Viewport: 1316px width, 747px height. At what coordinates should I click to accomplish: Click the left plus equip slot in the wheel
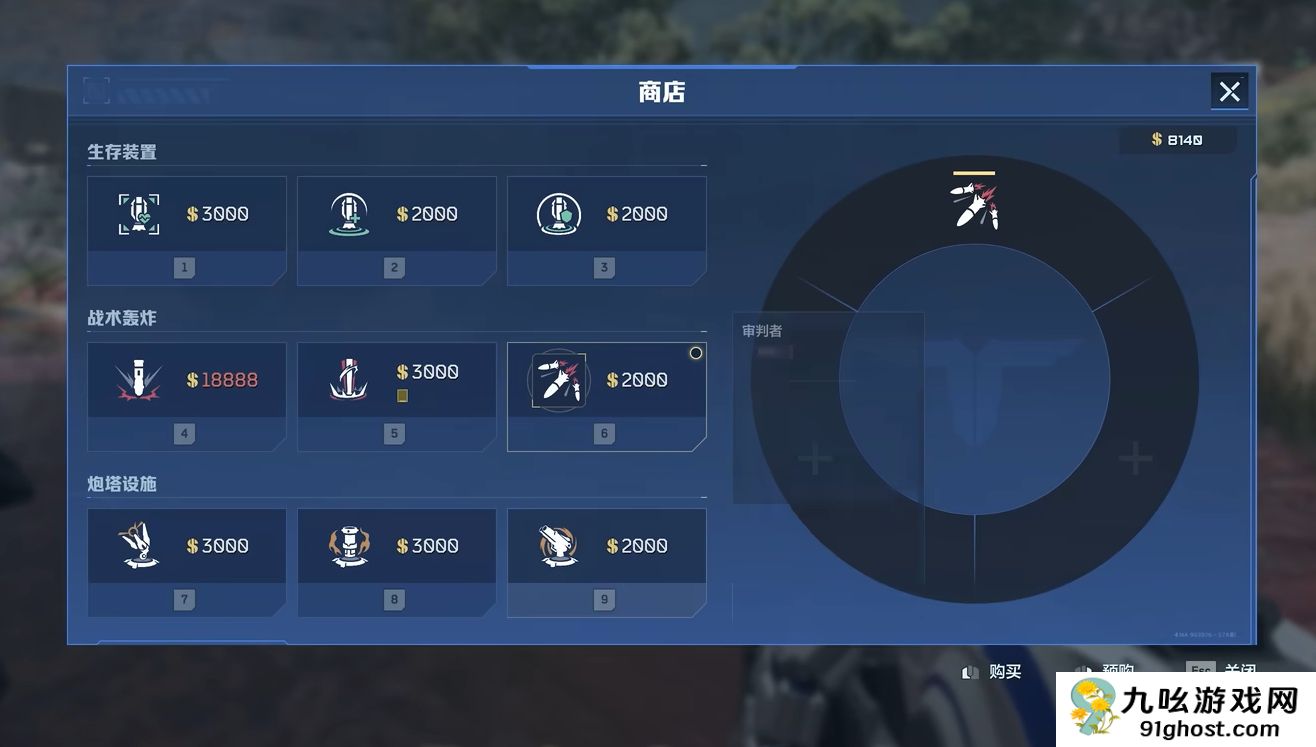point(814,458)
